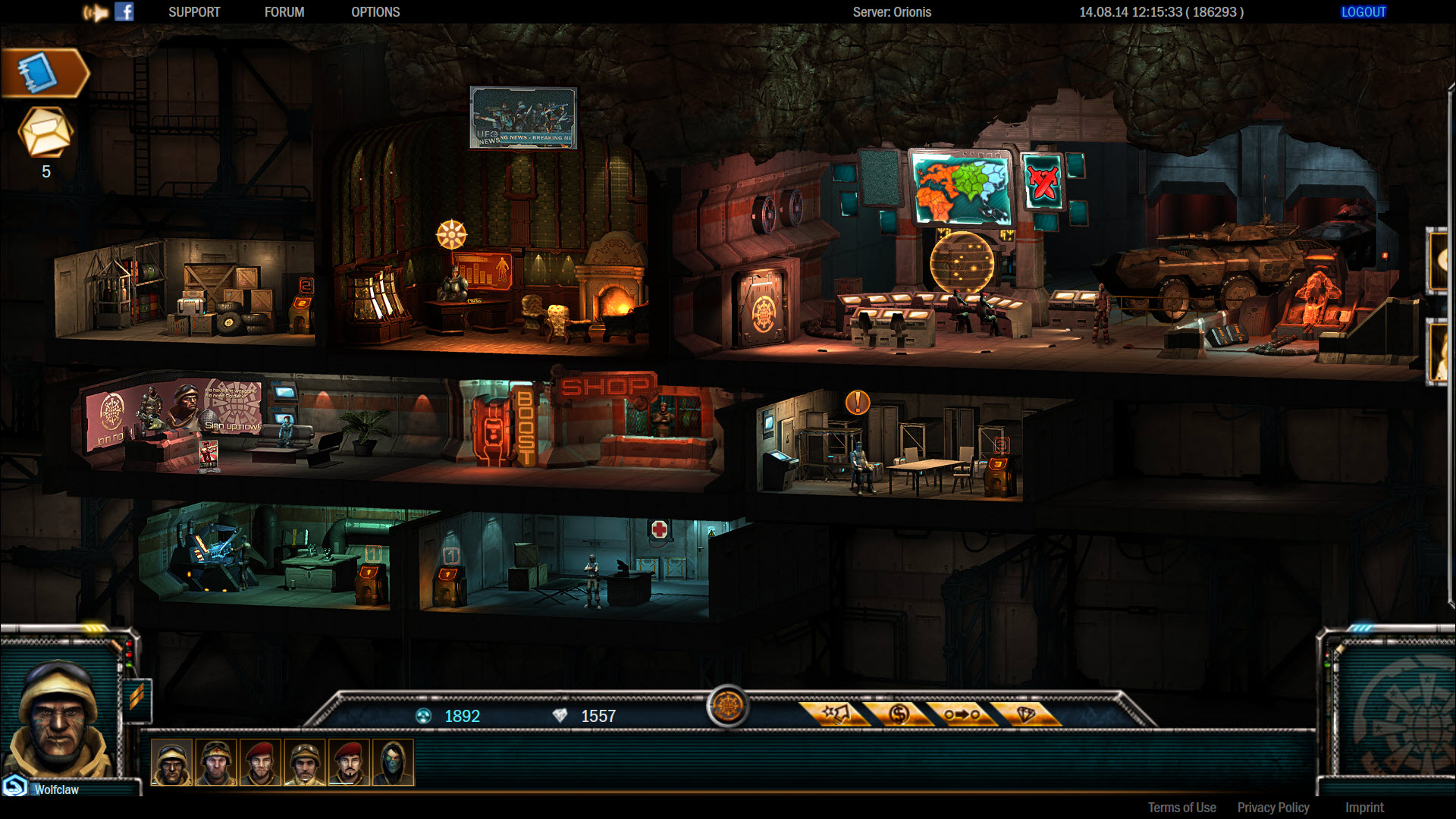Click the orange rank stripes badge
The height and width of the screenshot is (819, 1456).
[x=137, y=697]
